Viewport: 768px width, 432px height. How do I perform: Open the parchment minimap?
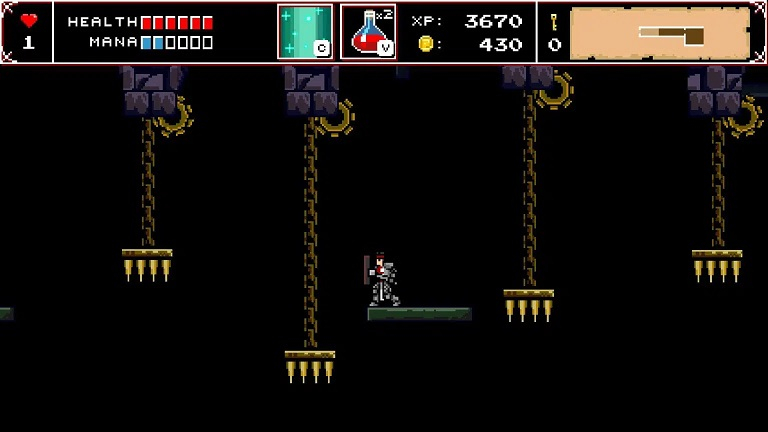659,34
